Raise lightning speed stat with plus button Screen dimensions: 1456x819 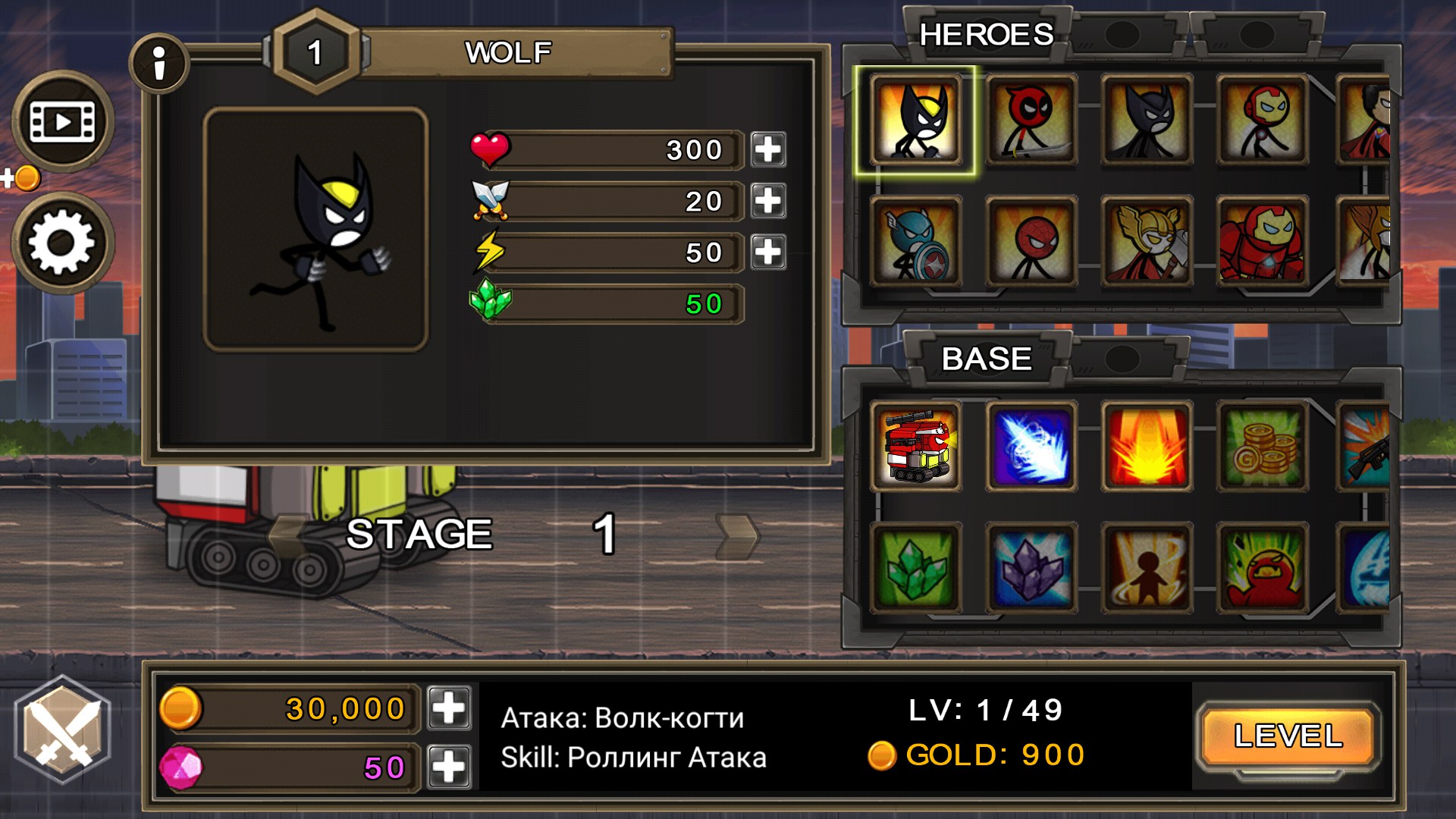768,252
